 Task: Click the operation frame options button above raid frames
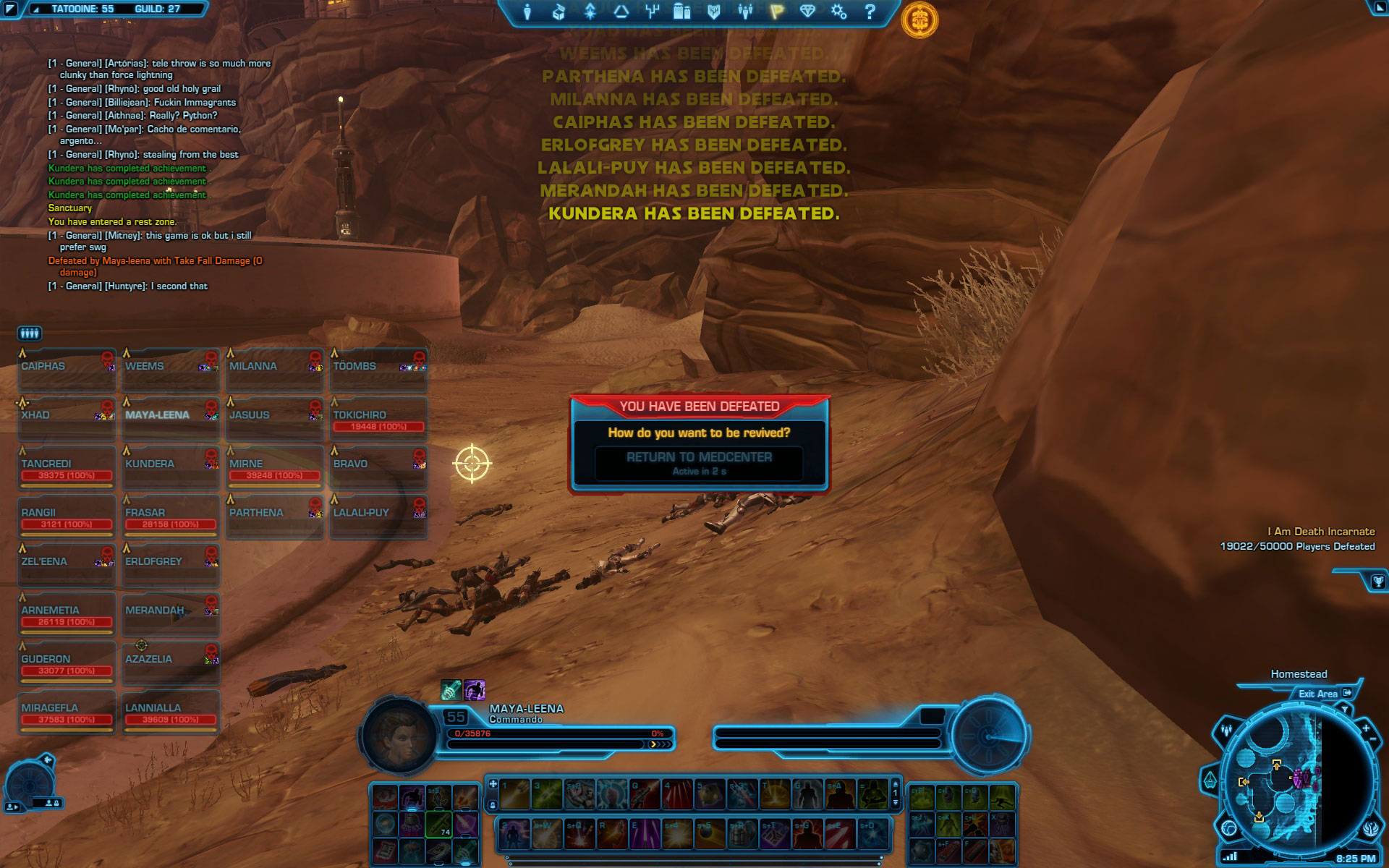[29, 333]
